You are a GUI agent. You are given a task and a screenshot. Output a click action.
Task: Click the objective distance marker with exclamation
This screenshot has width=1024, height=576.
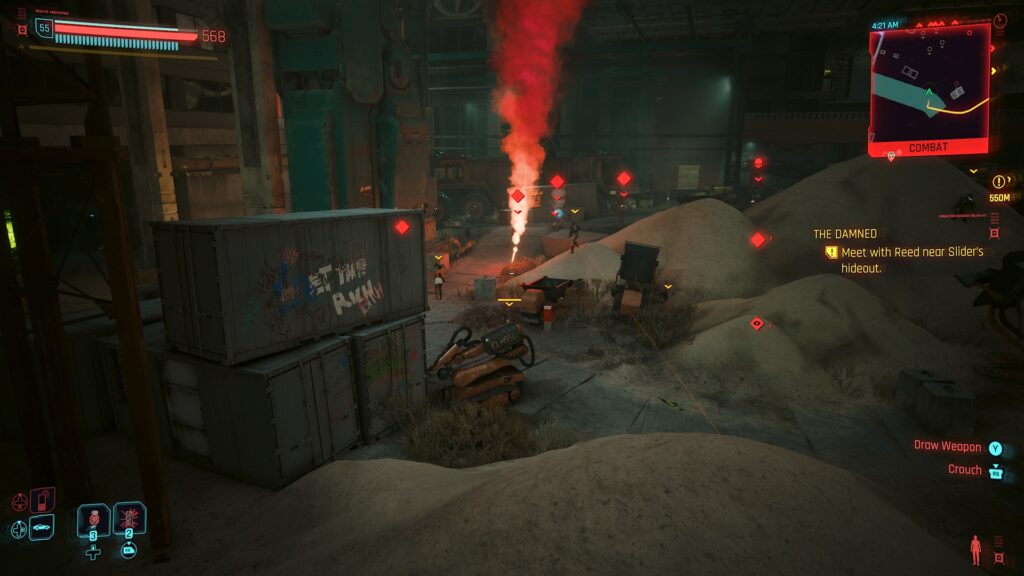click(x=999, y=182)
